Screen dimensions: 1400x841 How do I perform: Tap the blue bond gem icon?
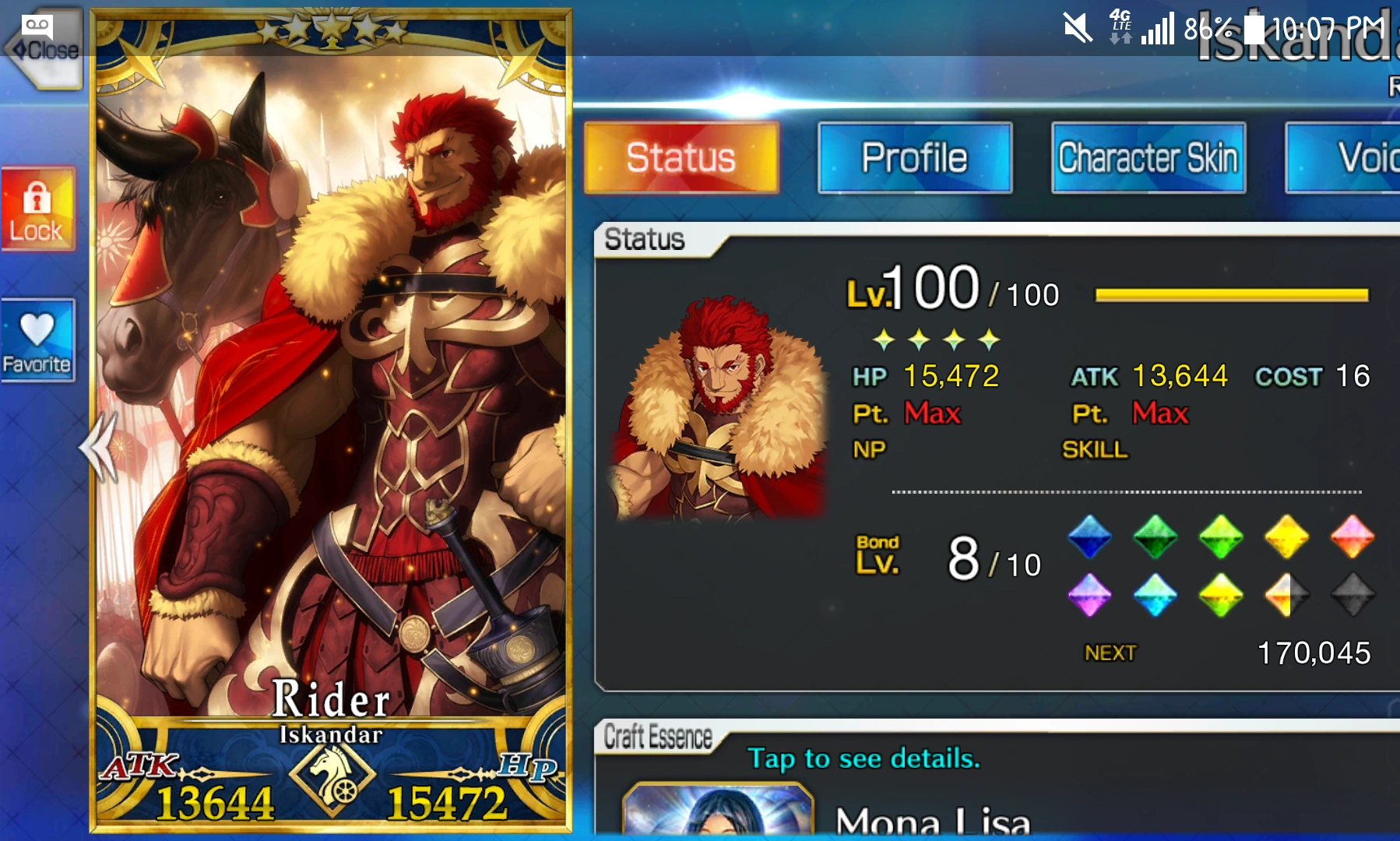[x=1089, y=536]
